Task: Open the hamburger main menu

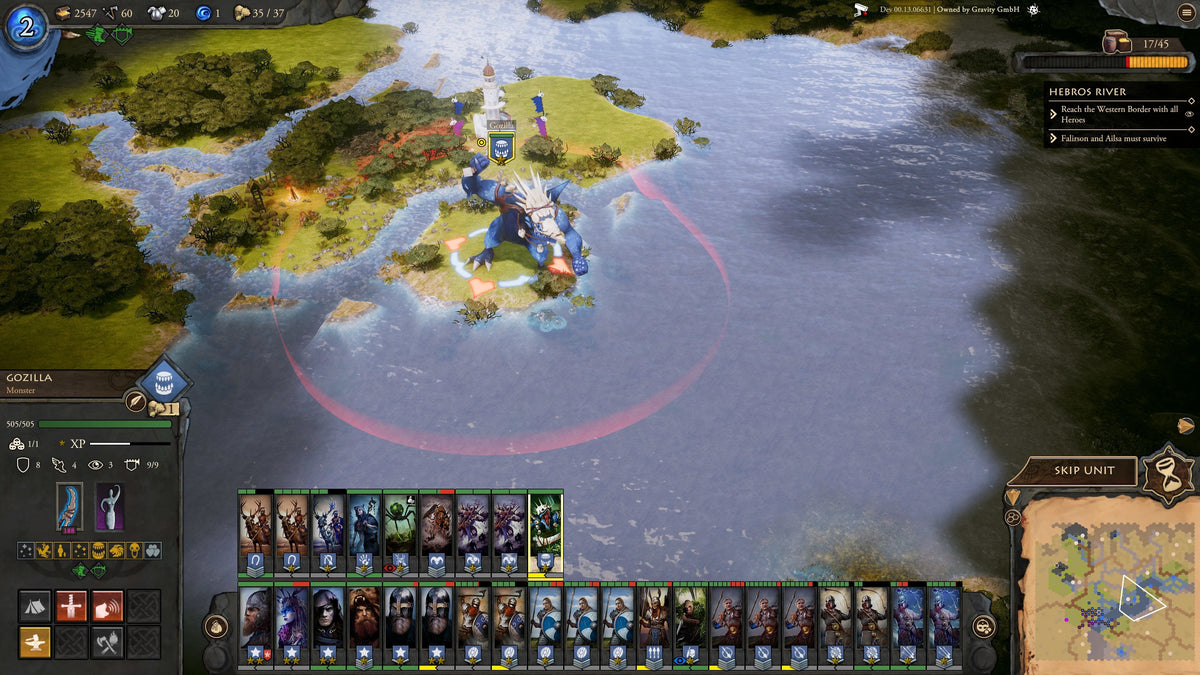Action: coord(1186,12)
